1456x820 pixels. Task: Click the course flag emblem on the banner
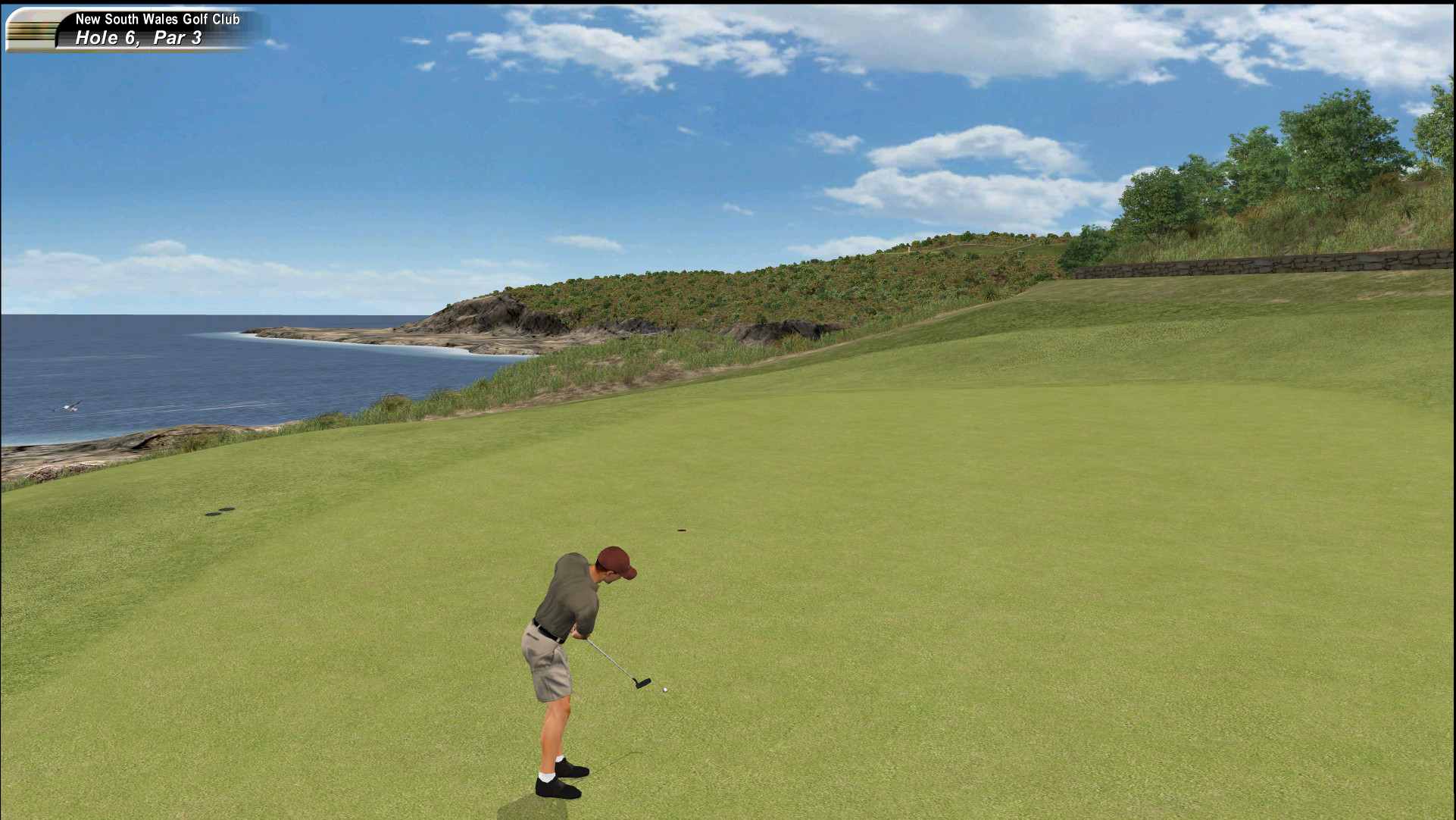coord(30,29)
